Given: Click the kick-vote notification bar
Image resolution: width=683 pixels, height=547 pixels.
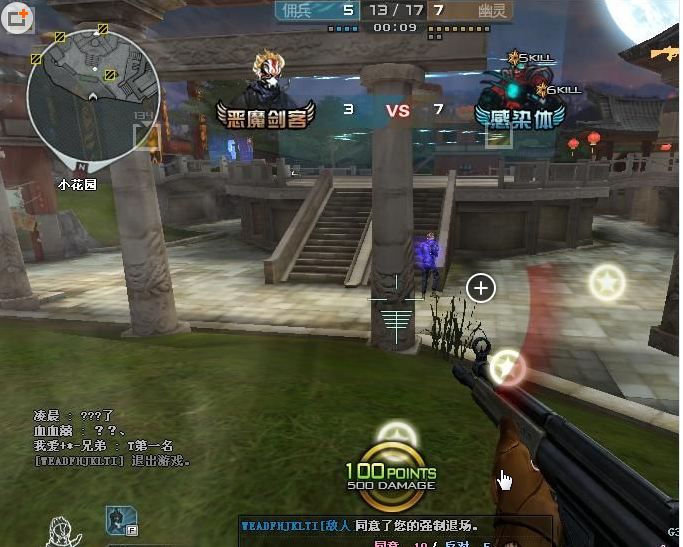Looking at the screenshot, I should (394, 525).
